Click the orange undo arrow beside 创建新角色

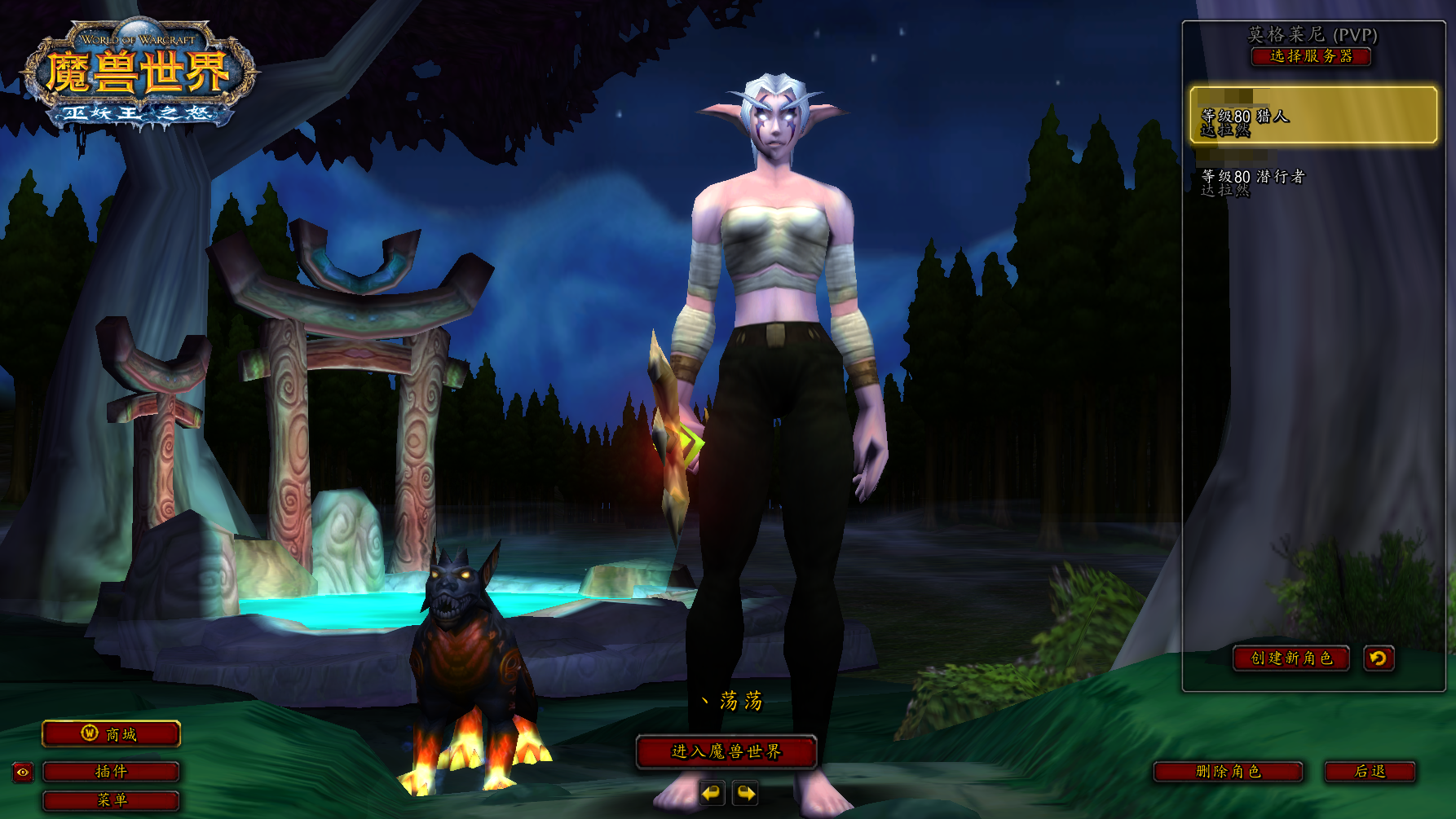pos(1379,658)
